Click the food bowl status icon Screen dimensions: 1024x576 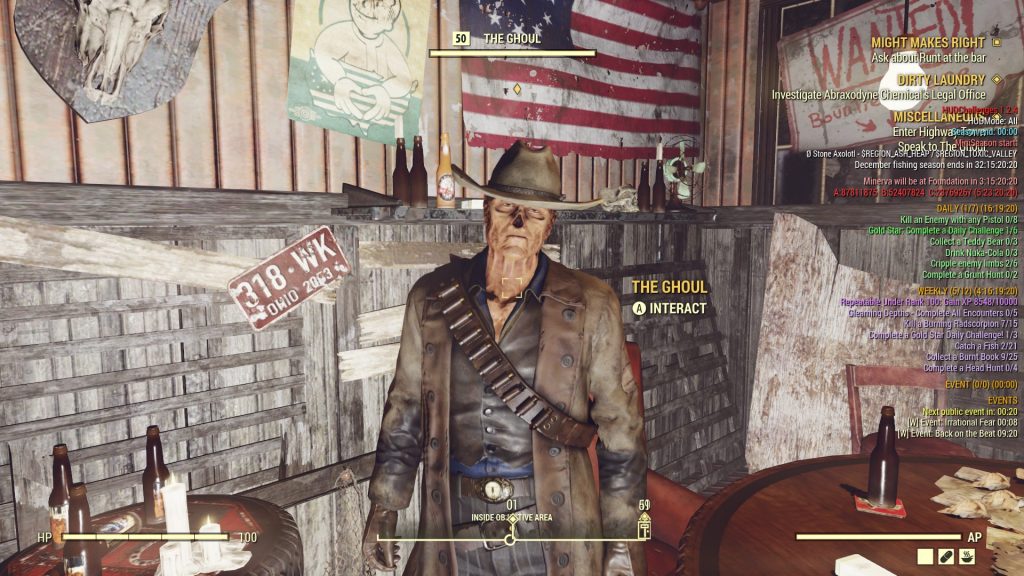[x=967, y=556]
